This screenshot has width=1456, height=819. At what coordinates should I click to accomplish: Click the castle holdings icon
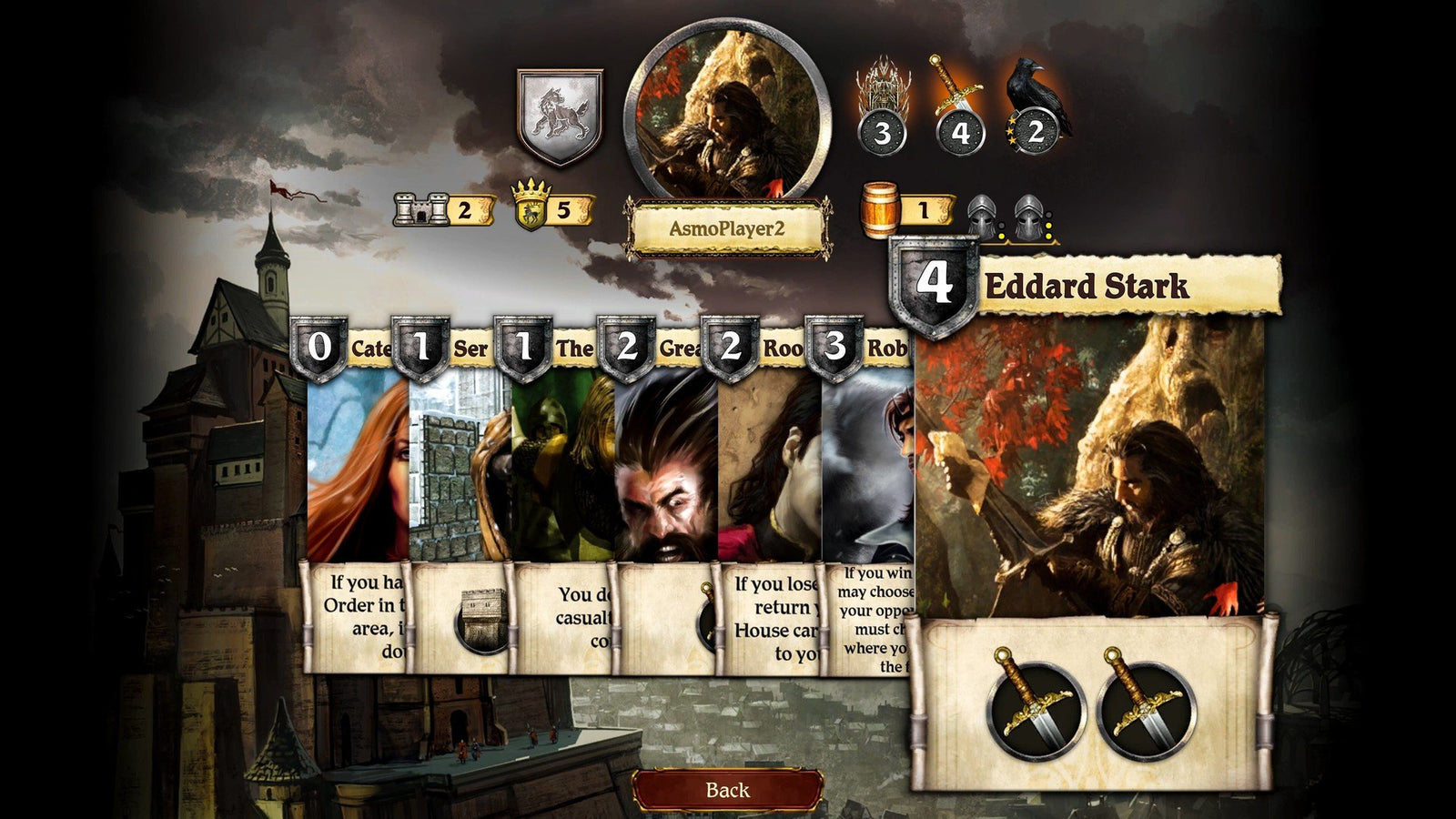pyautogui.click(x=420, y=211)
